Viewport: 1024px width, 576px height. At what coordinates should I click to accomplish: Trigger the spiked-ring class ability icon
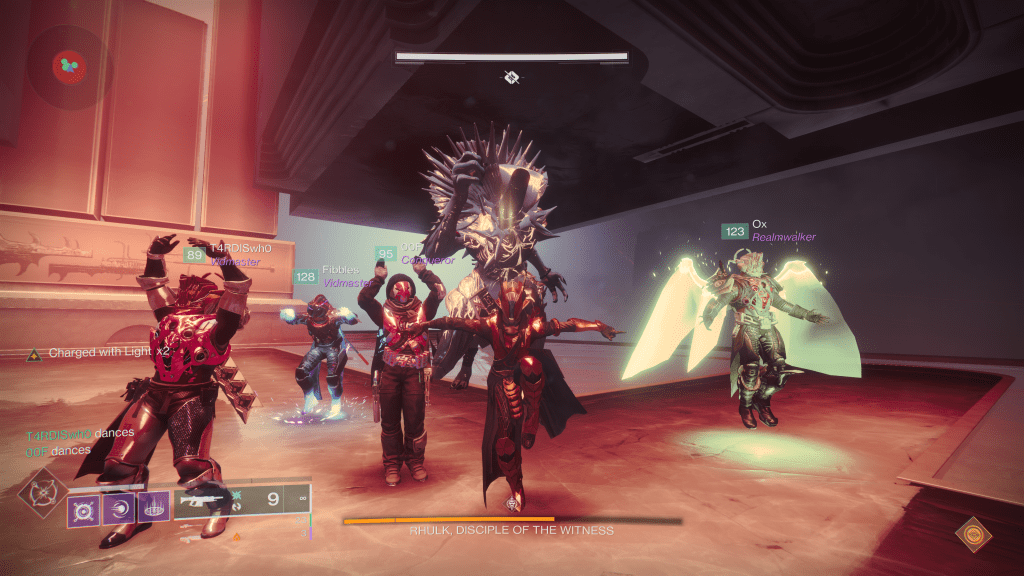click(x=151, y=508)
